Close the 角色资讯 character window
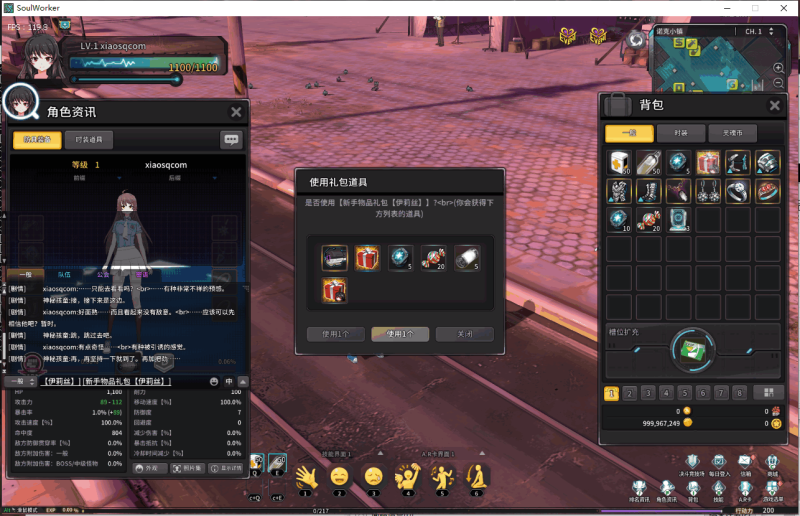Image resolution: width=800 pixels, height=516 pixels. [x=236, y=112]
